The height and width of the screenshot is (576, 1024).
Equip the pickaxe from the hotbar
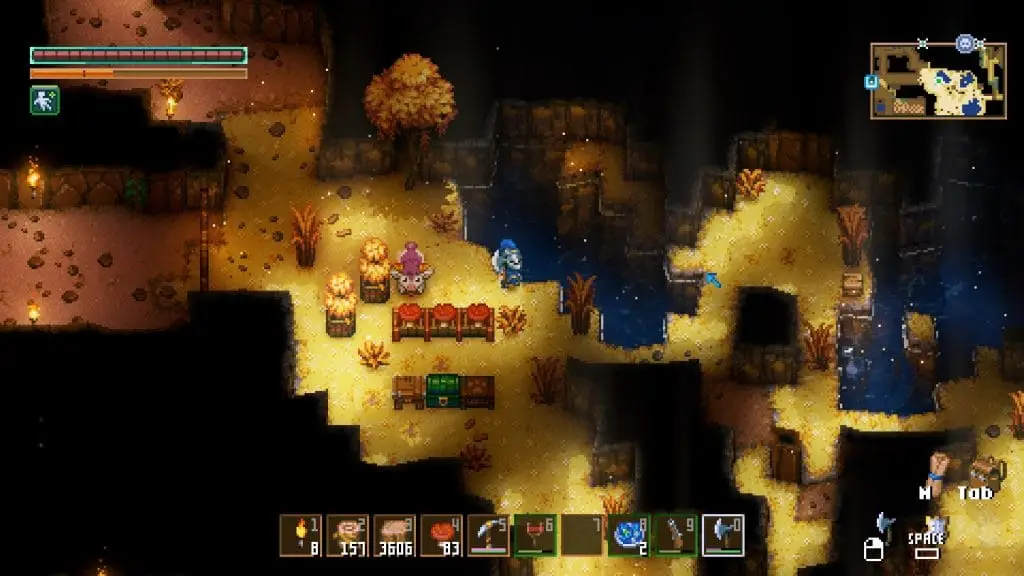(x=488, y=535)
